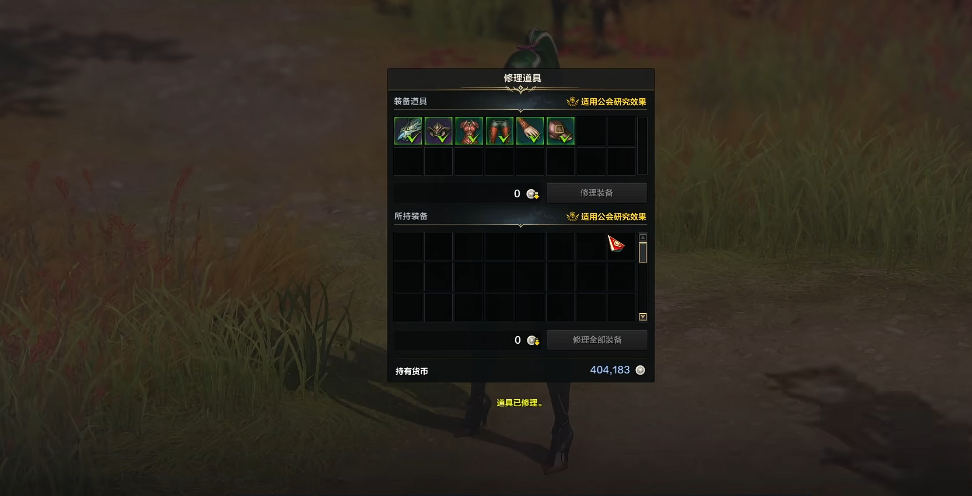Select the shoulder armor slot
The width and height of the screenshot is (972, 496).
561,131
